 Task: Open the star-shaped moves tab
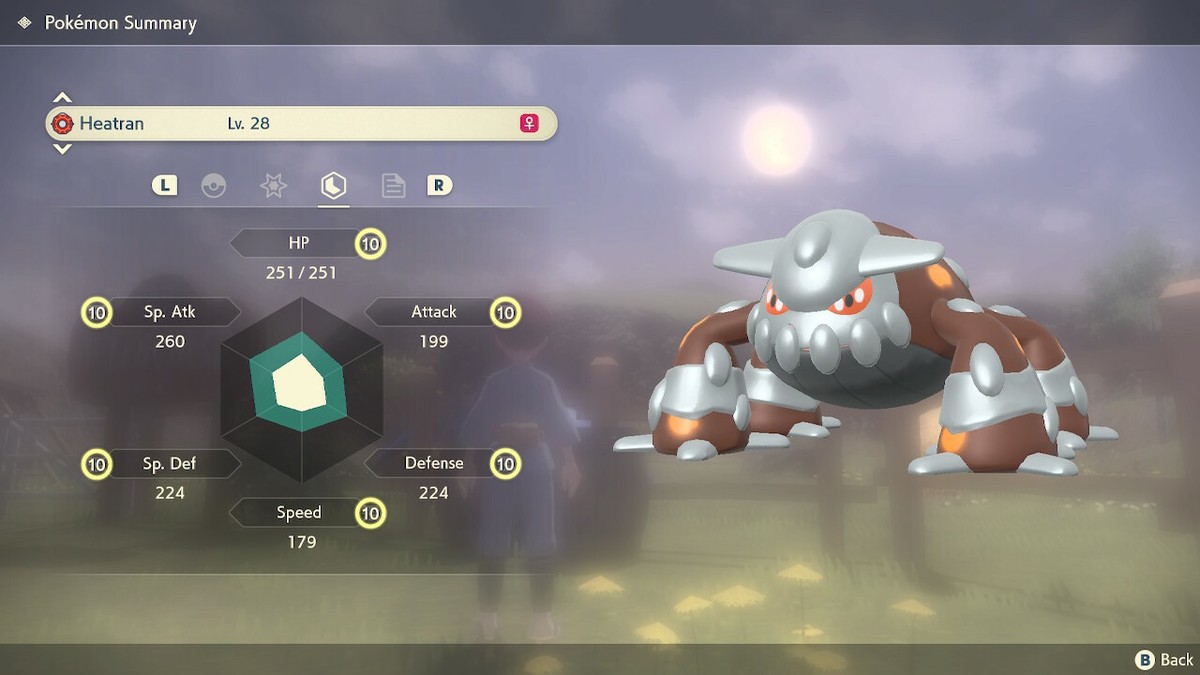click(273, 186)
